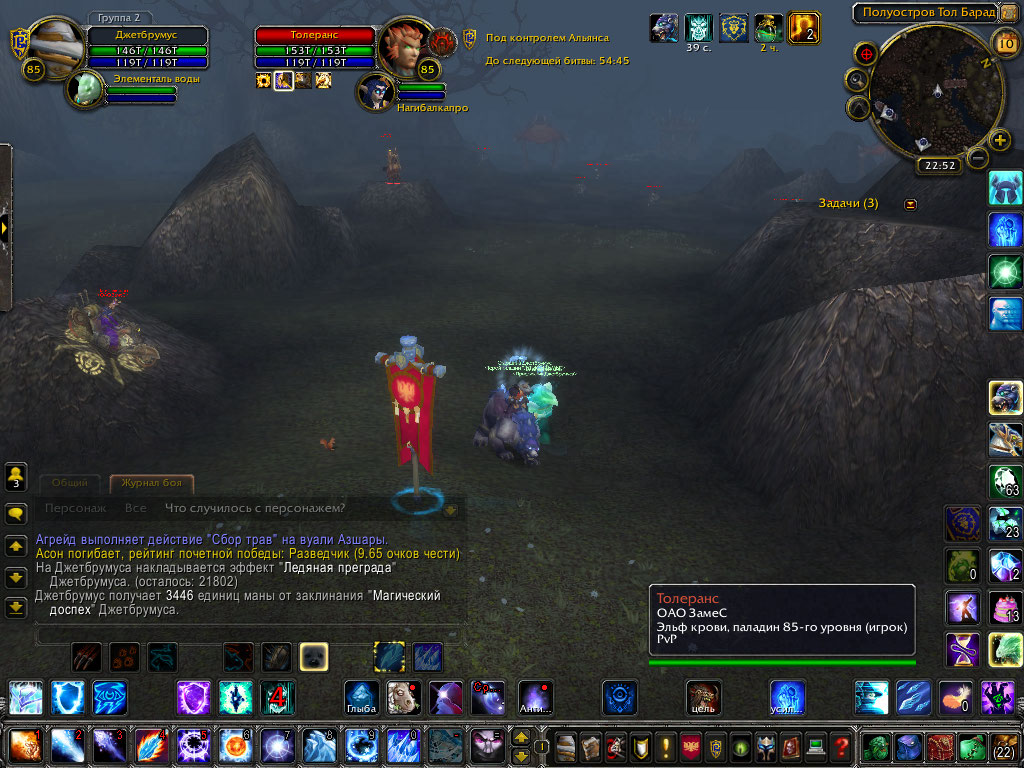Open the red question mark help button
Screen dimensions: 1024x768
coord(842,746)
